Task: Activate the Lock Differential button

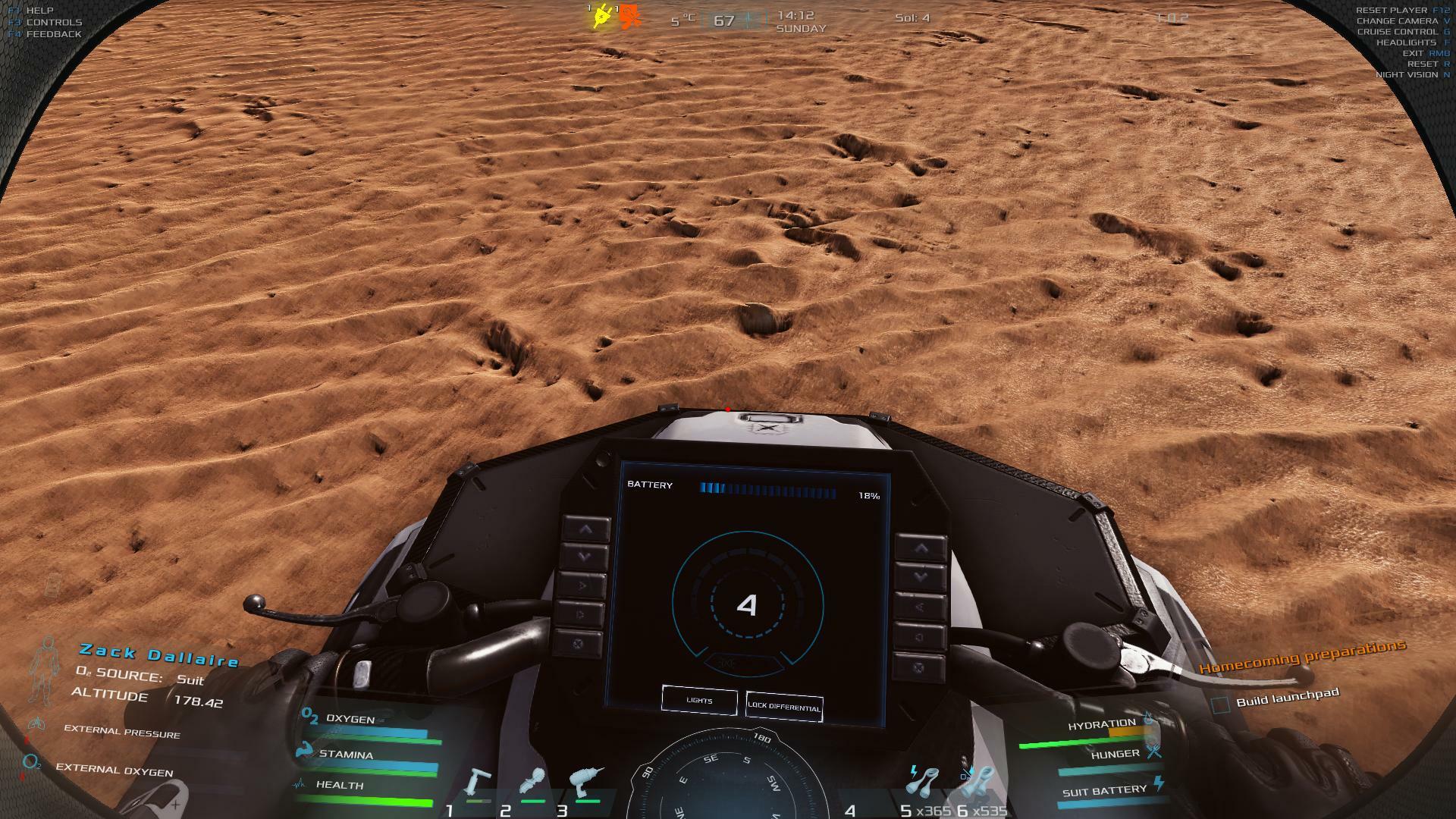Action: point(784,706)
